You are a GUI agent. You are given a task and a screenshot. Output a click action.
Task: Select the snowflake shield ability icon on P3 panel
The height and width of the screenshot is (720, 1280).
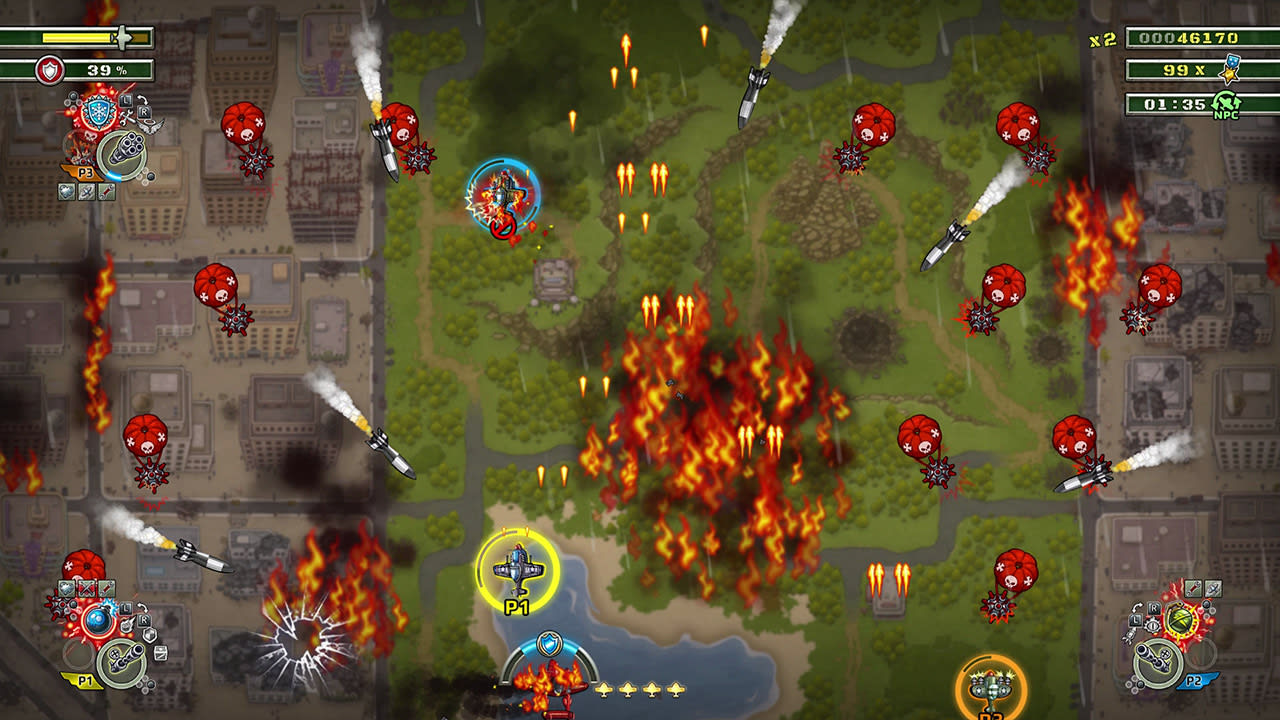coord(98,111)
